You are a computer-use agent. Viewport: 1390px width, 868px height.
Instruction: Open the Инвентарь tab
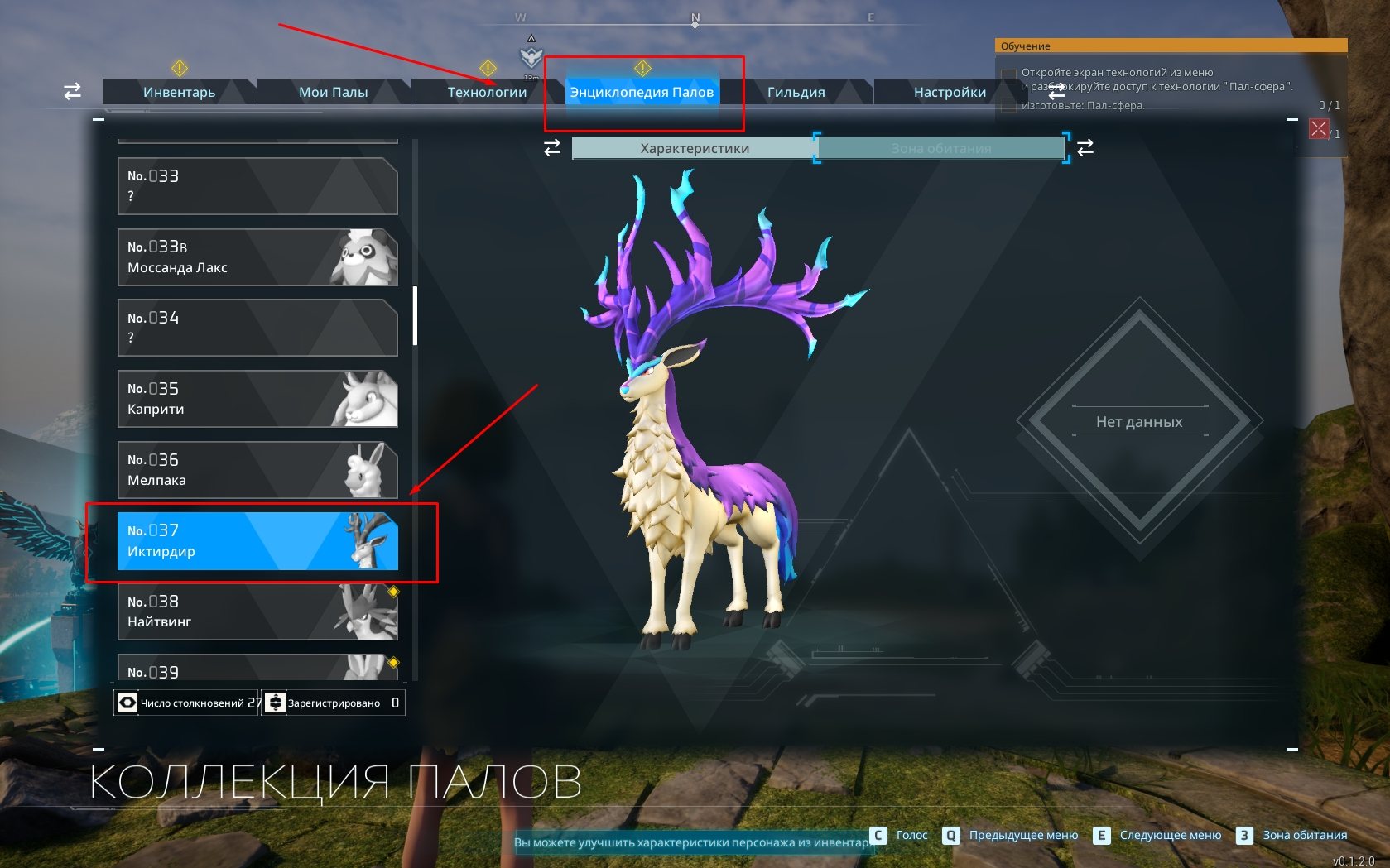179,92
